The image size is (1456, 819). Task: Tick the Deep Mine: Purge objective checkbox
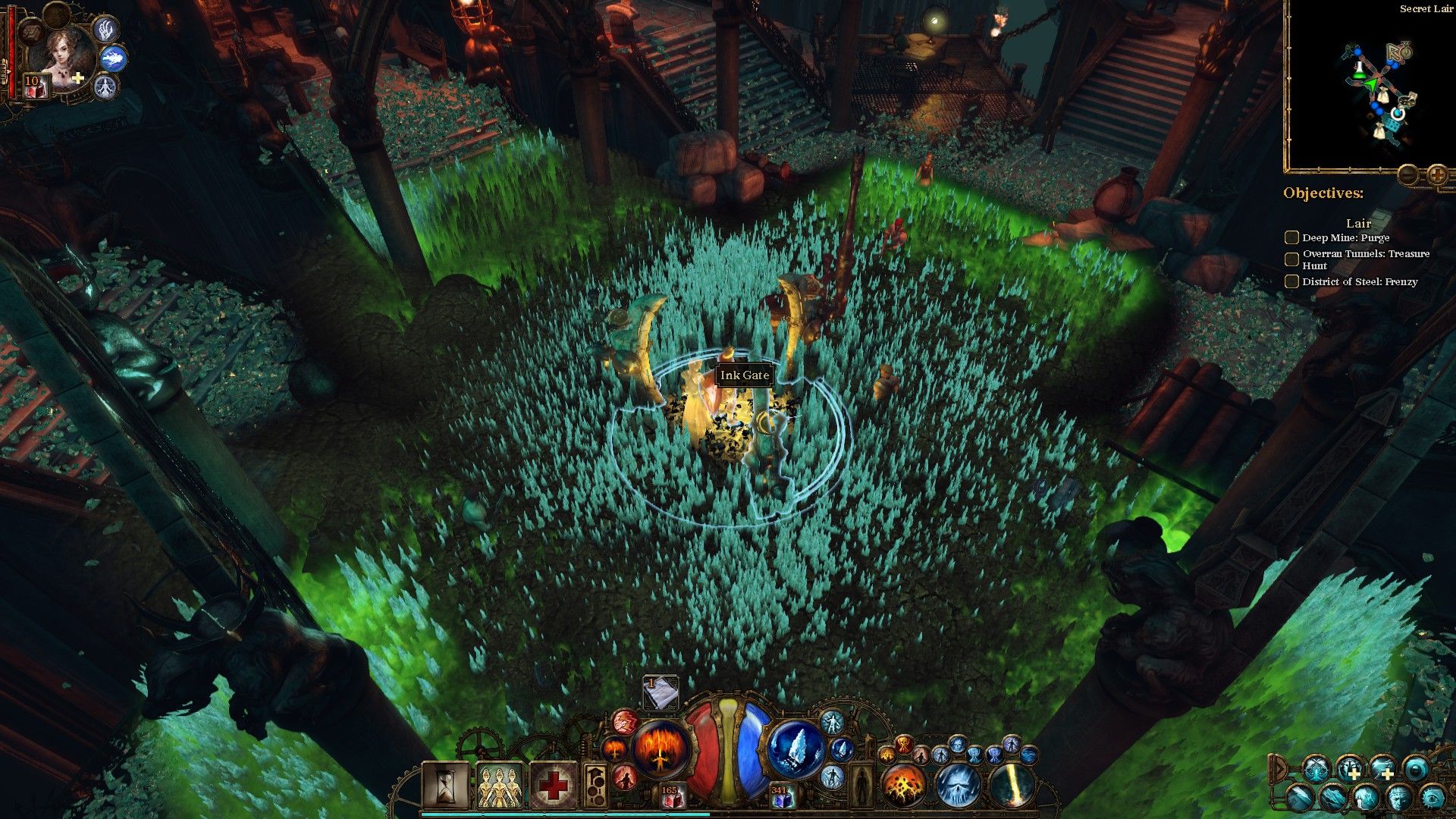[1291, 238]
